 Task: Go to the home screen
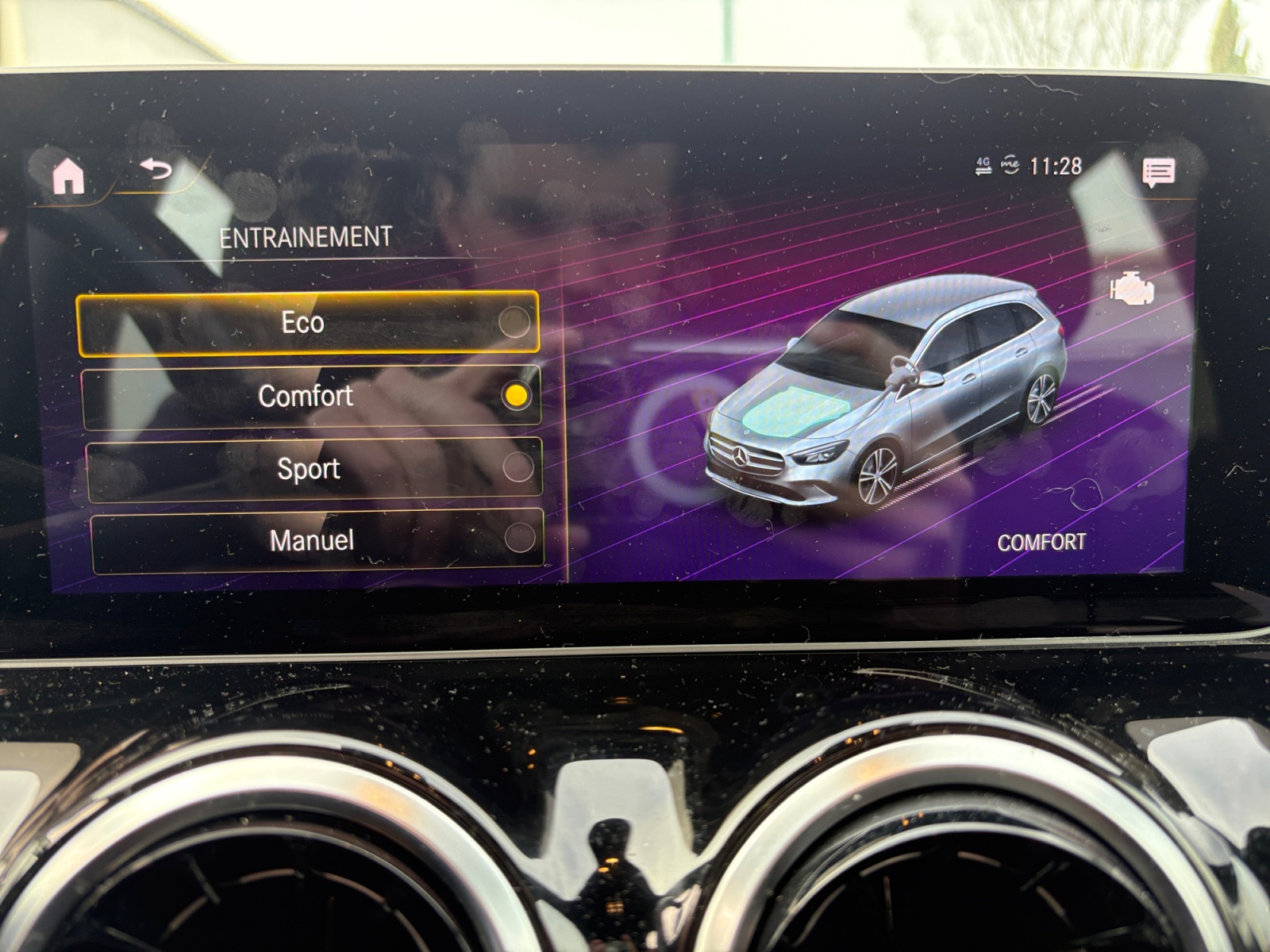[x=68, y=175]
